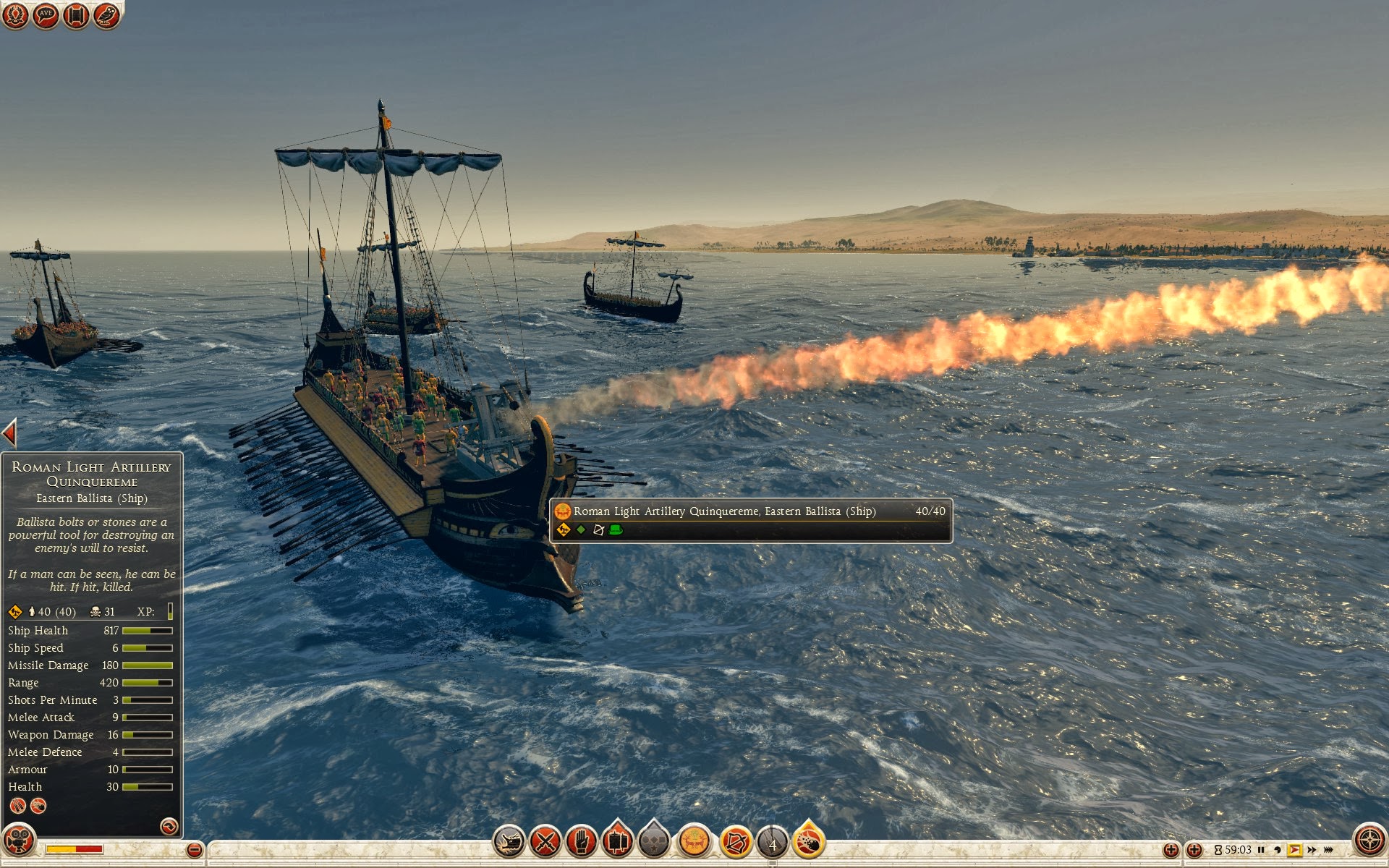Pause the battle
This screenshot has height=868, width=1389.
coord(1261,850)
